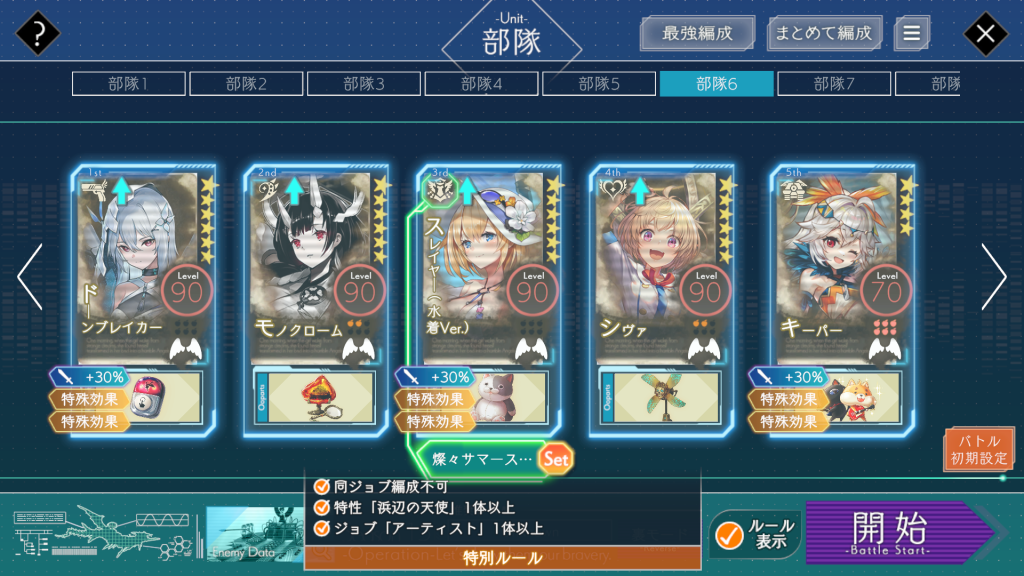Open the hamburger list menu

tap(911, 33)
